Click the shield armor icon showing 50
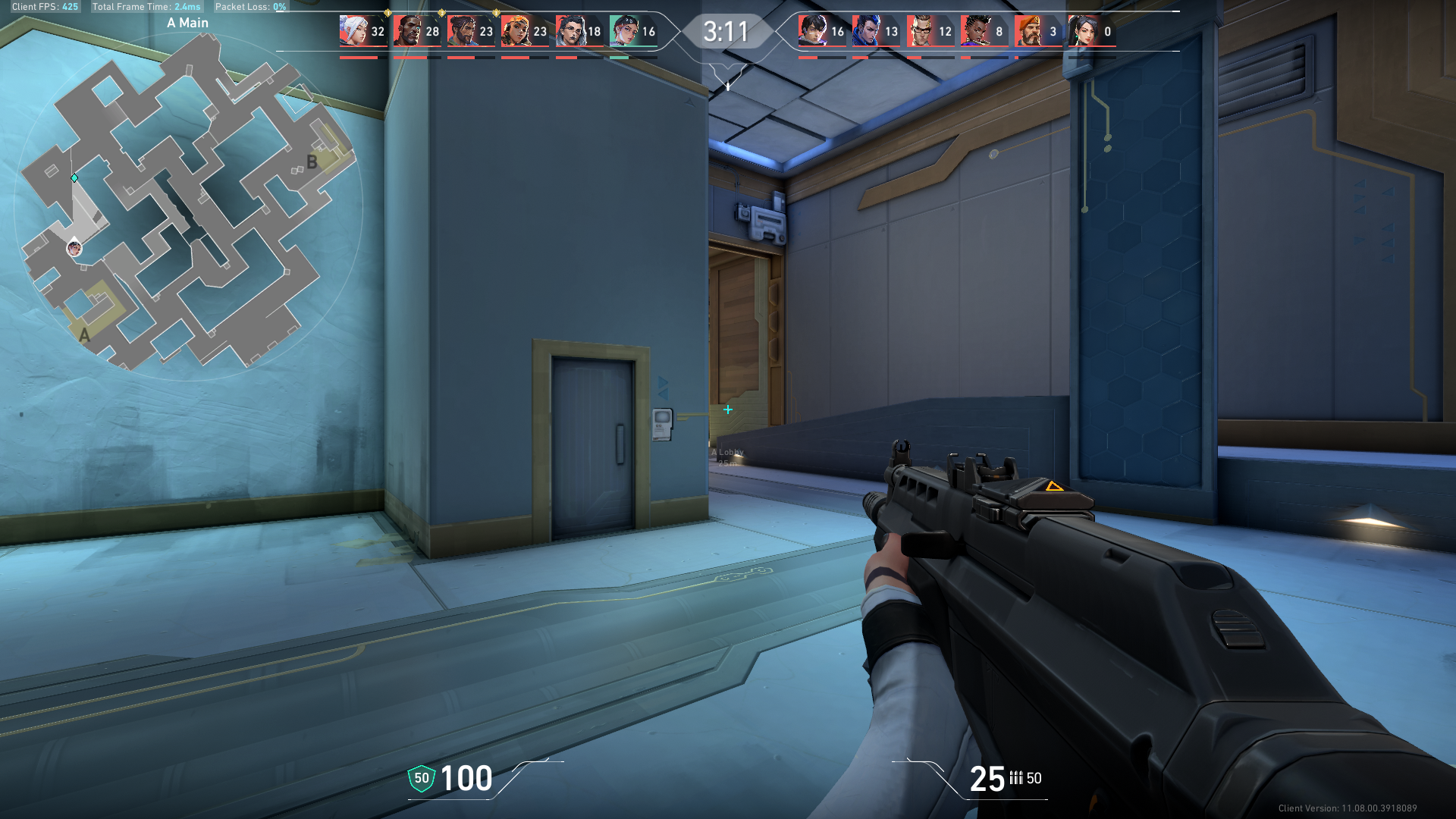The height and width of the screenshot is (819, 1456). tap(422, 778)
